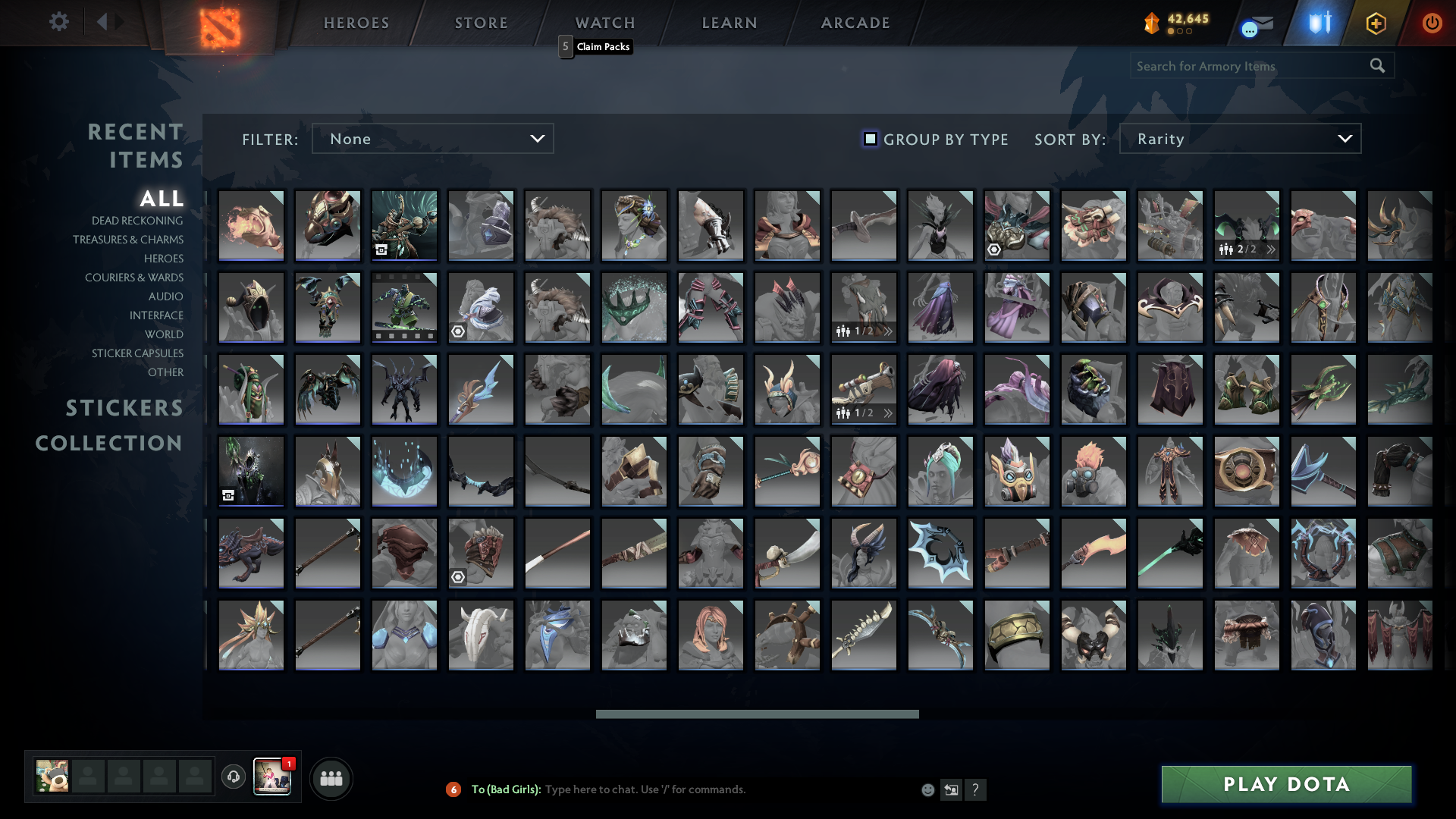1456x819 pixels.
Task: Open the Filter dropdown set to None
Action: 432,138
